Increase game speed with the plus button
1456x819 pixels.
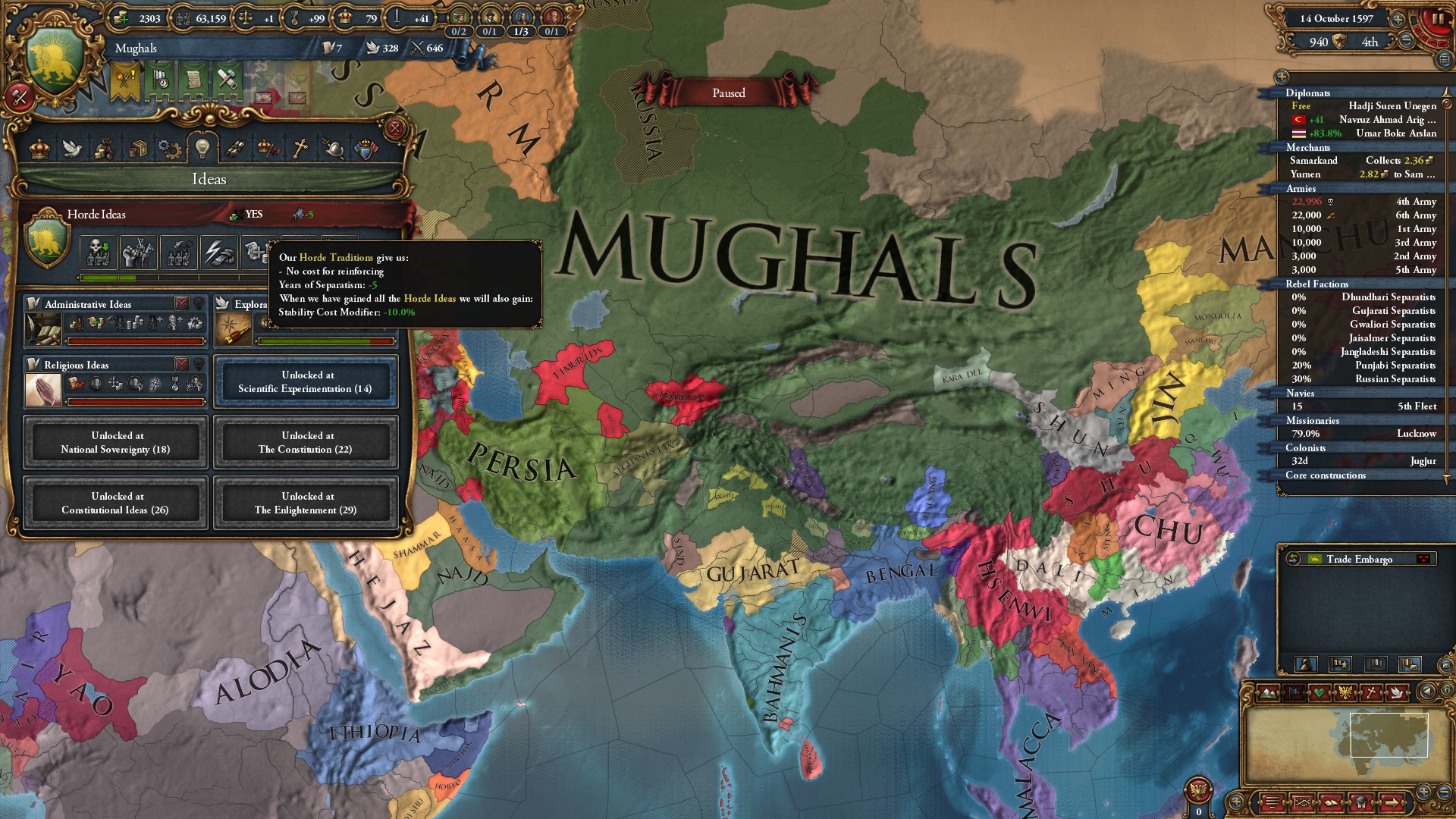point(1397,19)
